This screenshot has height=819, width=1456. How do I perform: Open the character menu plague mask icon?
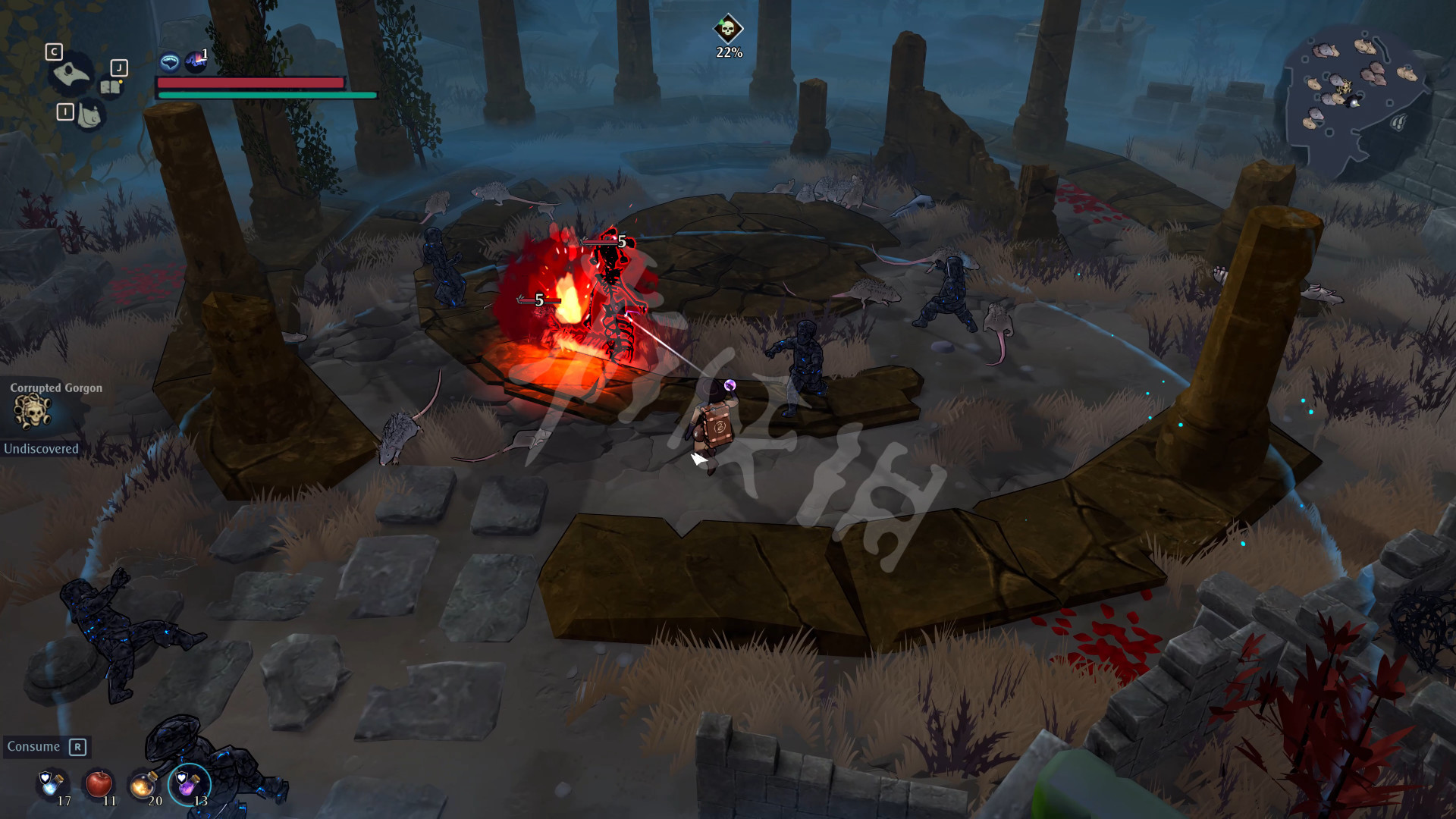point(71,74)
